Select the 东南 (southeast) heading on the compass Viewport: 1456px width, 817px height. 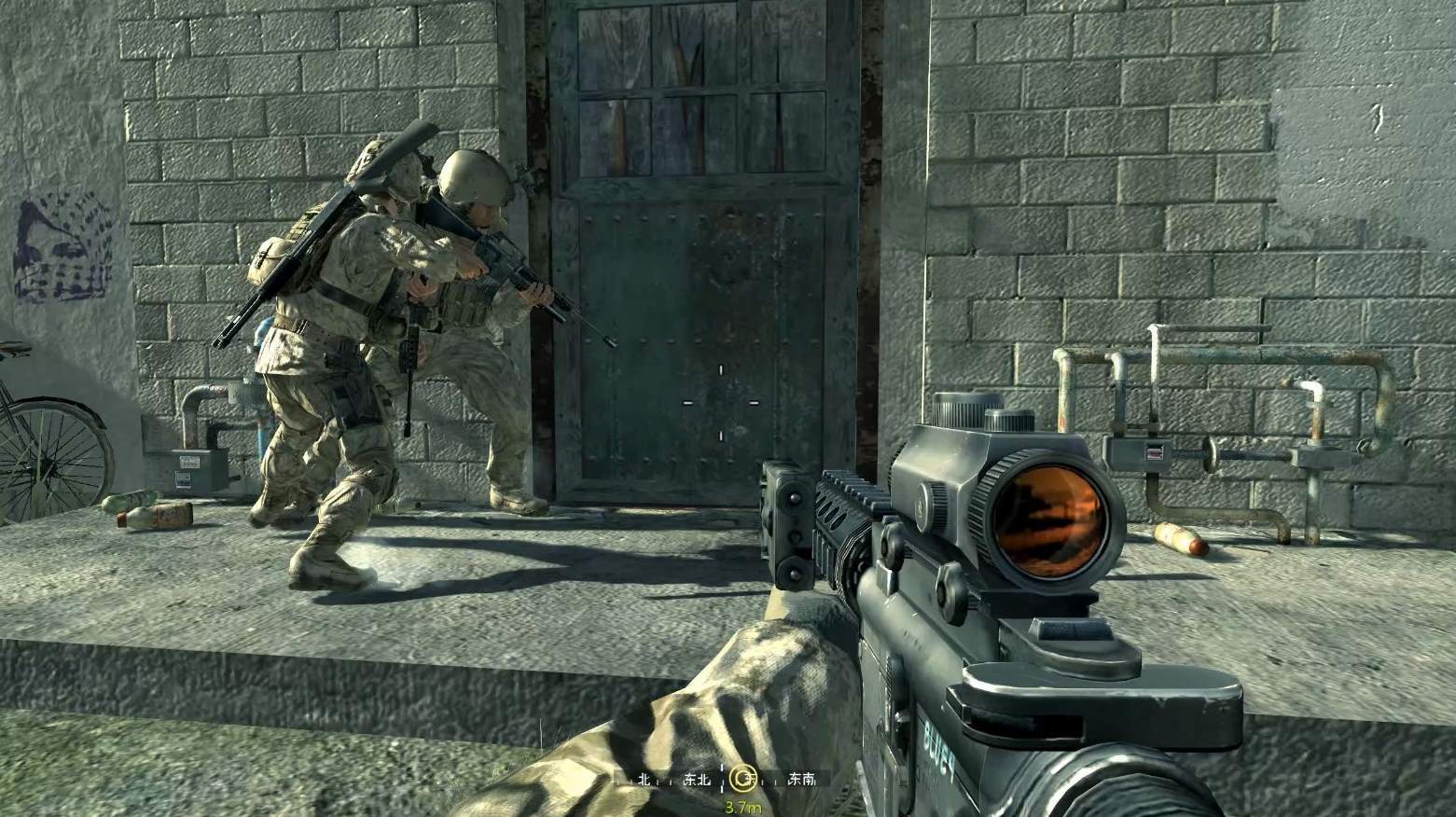[801, 779]
